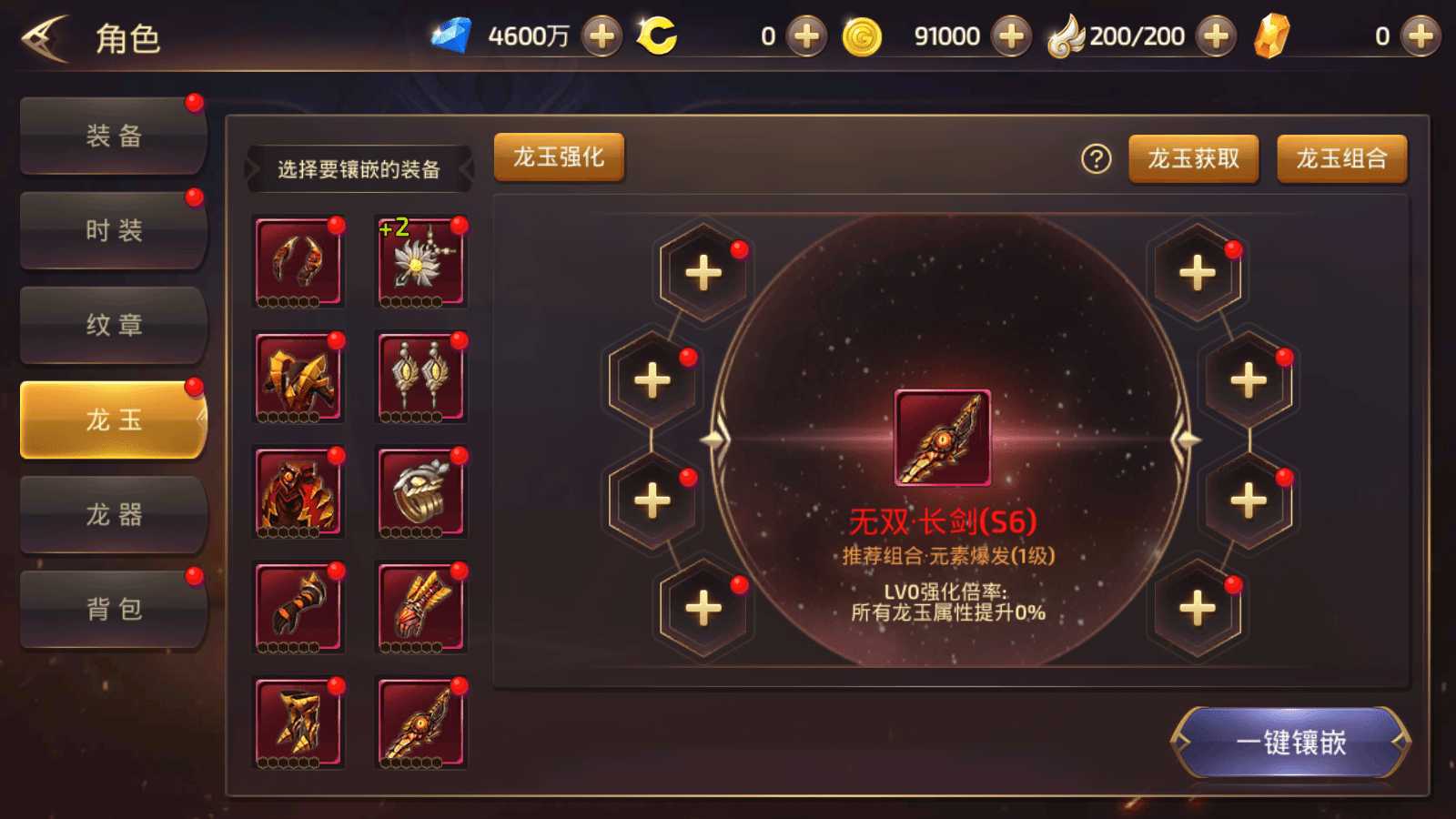Click the 龙玉强化 button
Image resolution: width=1456 pixels, height=819 pixels.
558,157
